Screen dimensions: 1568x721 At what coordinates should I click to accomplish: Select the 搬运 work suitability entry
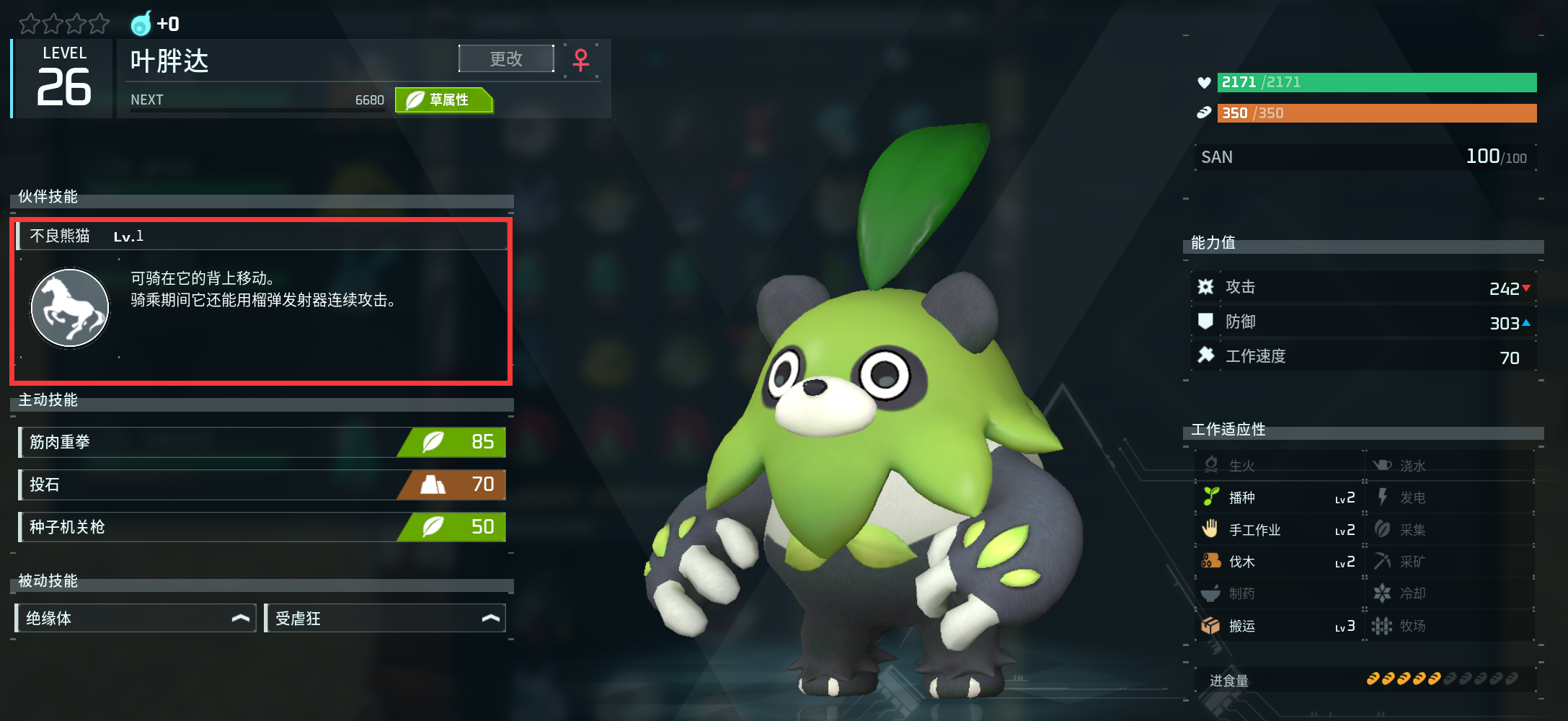(x=1277, y=626)
